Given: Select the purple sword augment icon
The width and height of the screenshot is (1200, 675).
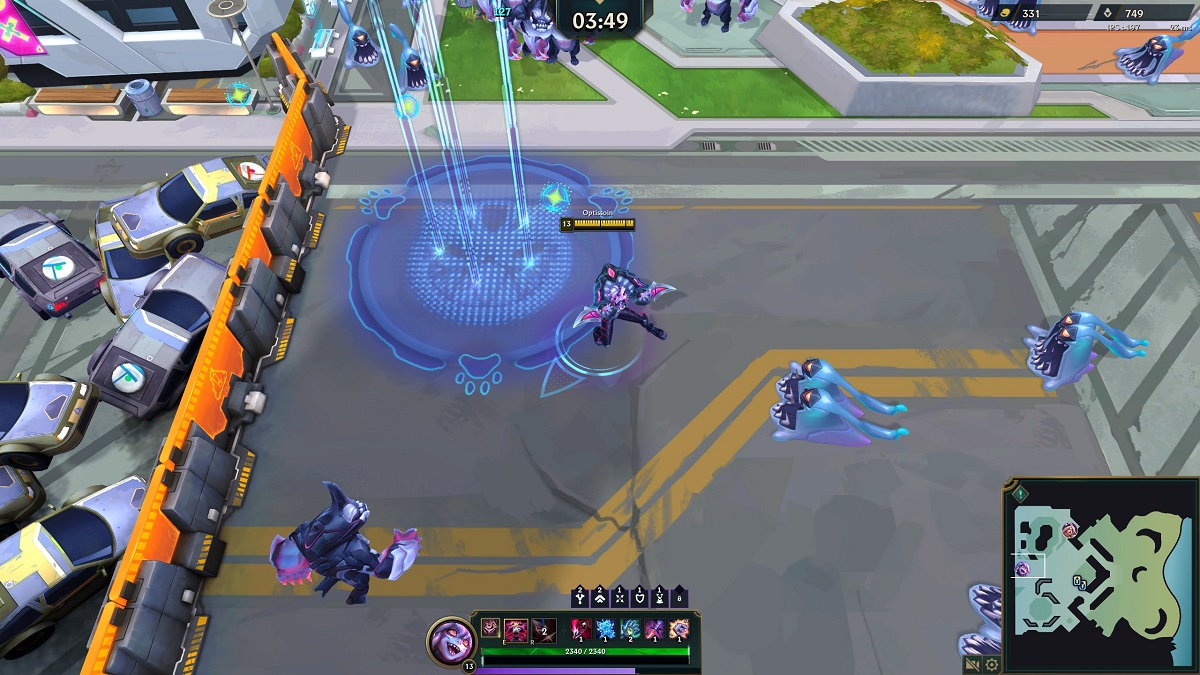Looking at the screenshot, I should pos(654,629).
